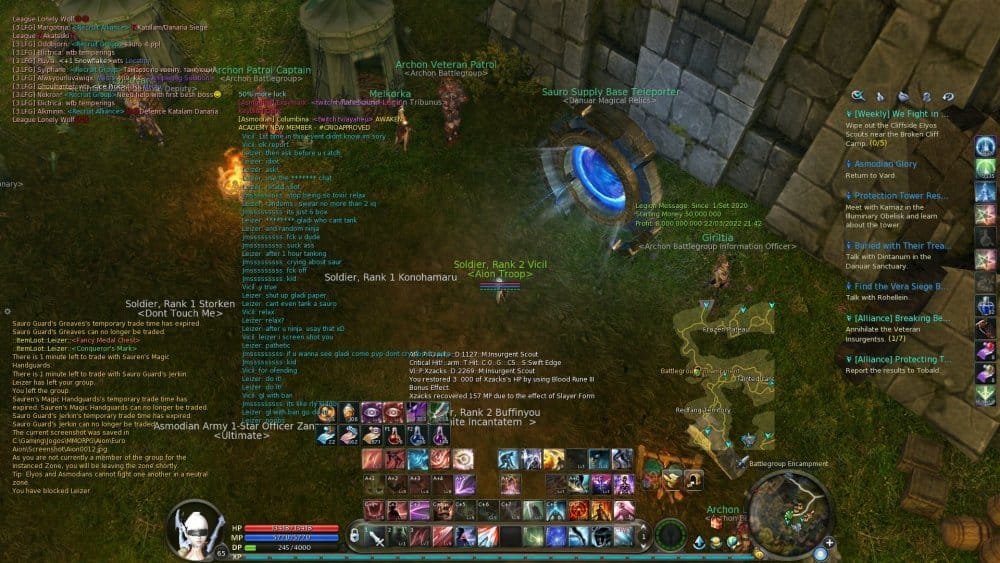Open the '[Weekly] We Fight in...' quest

(897, 114)
